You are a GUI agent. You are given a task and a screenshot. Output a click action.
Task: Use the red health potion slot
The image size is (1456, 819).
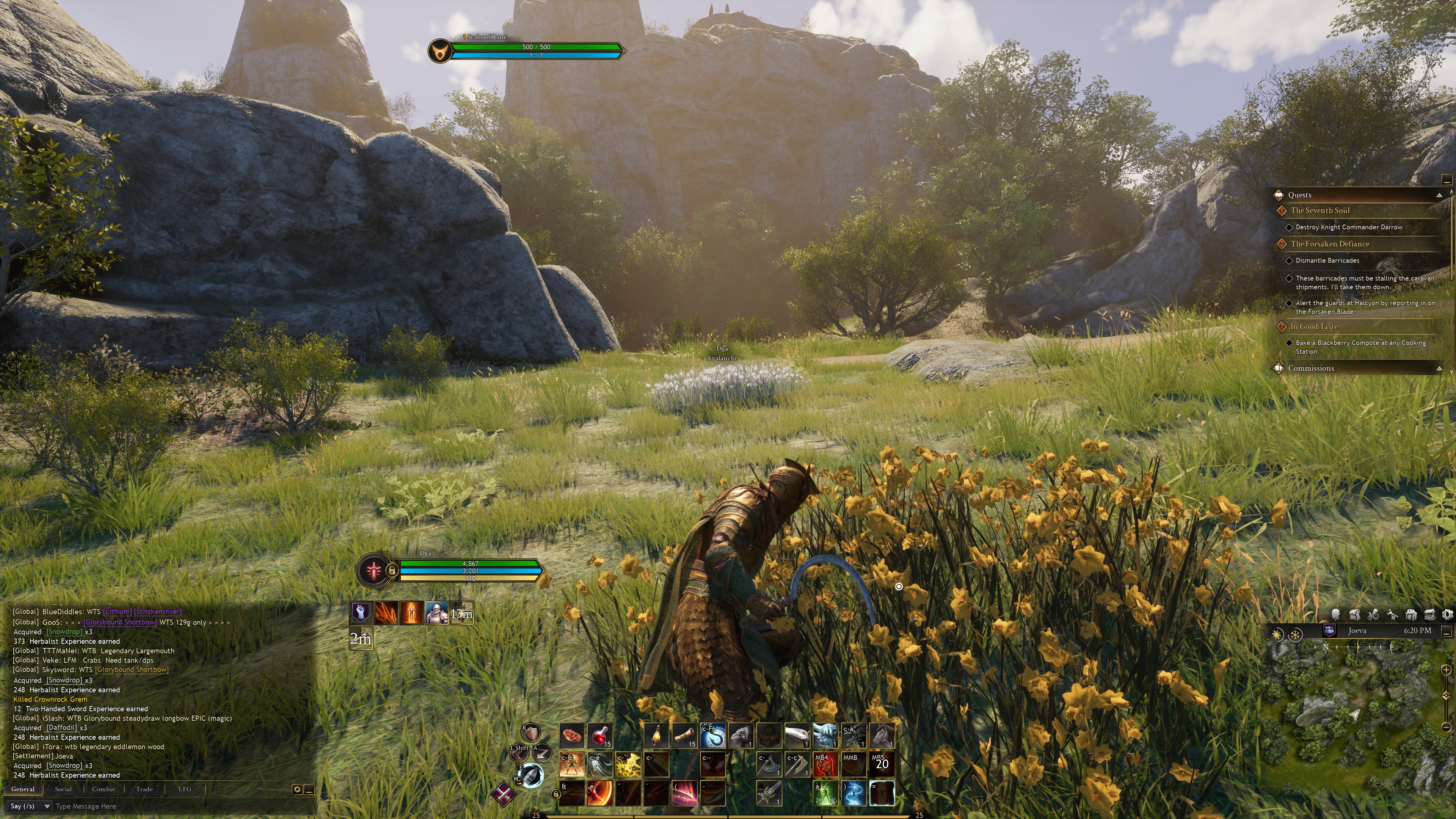pyautogui.click(x=600, y=735)
